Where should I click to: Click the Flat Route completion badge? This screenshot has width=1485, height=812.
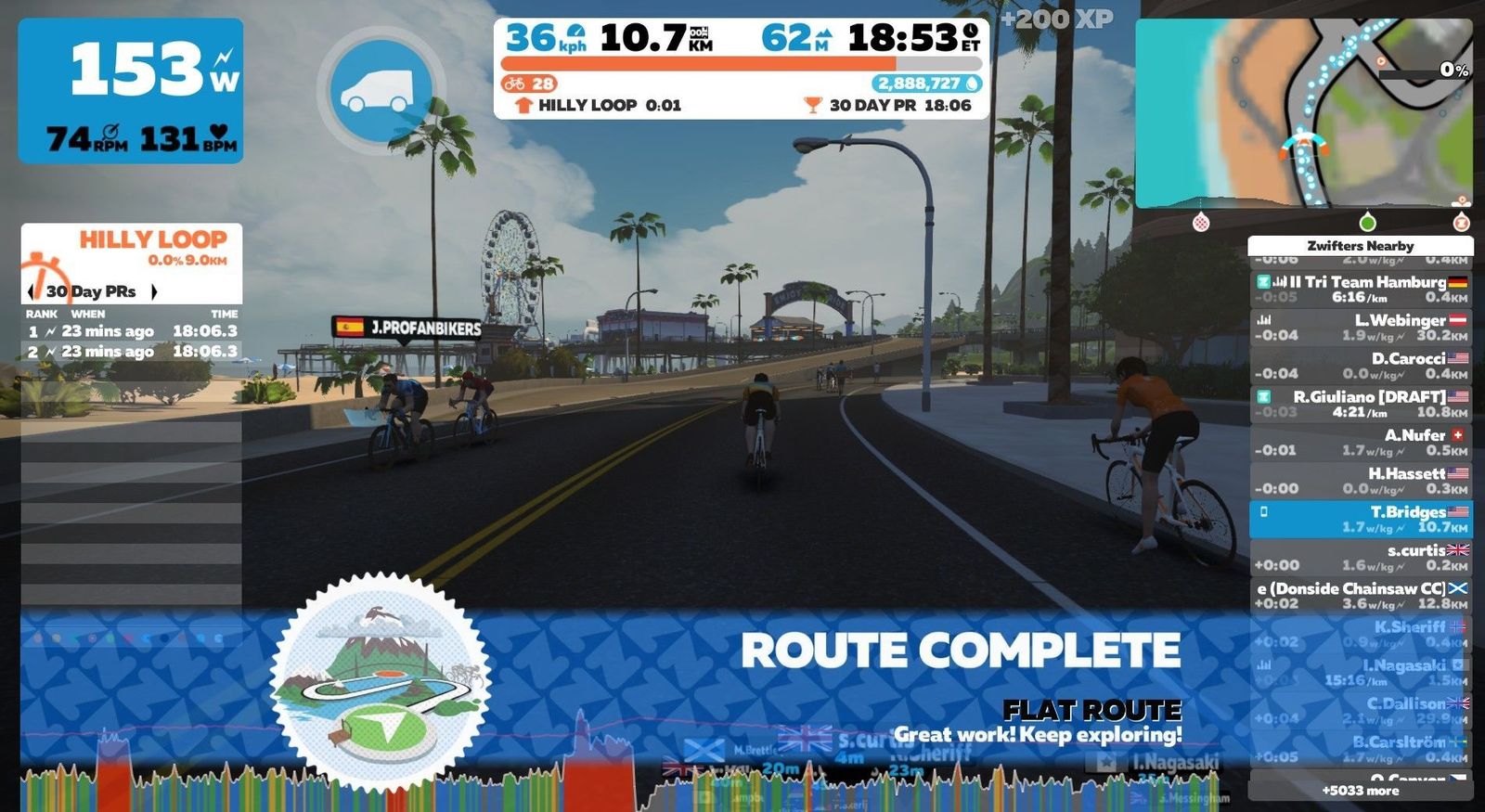[381, 684]
